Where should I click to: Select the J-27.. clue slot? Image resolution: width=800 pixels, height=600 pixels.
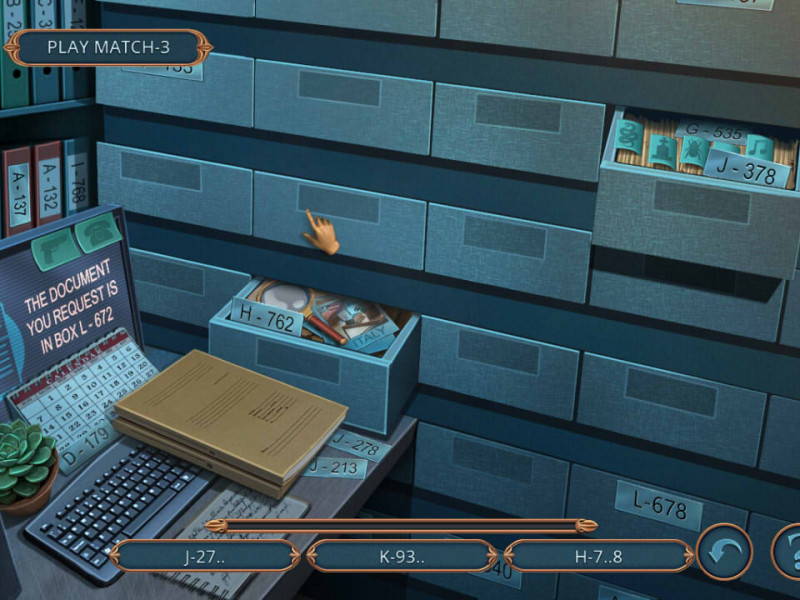[x=204, y=556]
